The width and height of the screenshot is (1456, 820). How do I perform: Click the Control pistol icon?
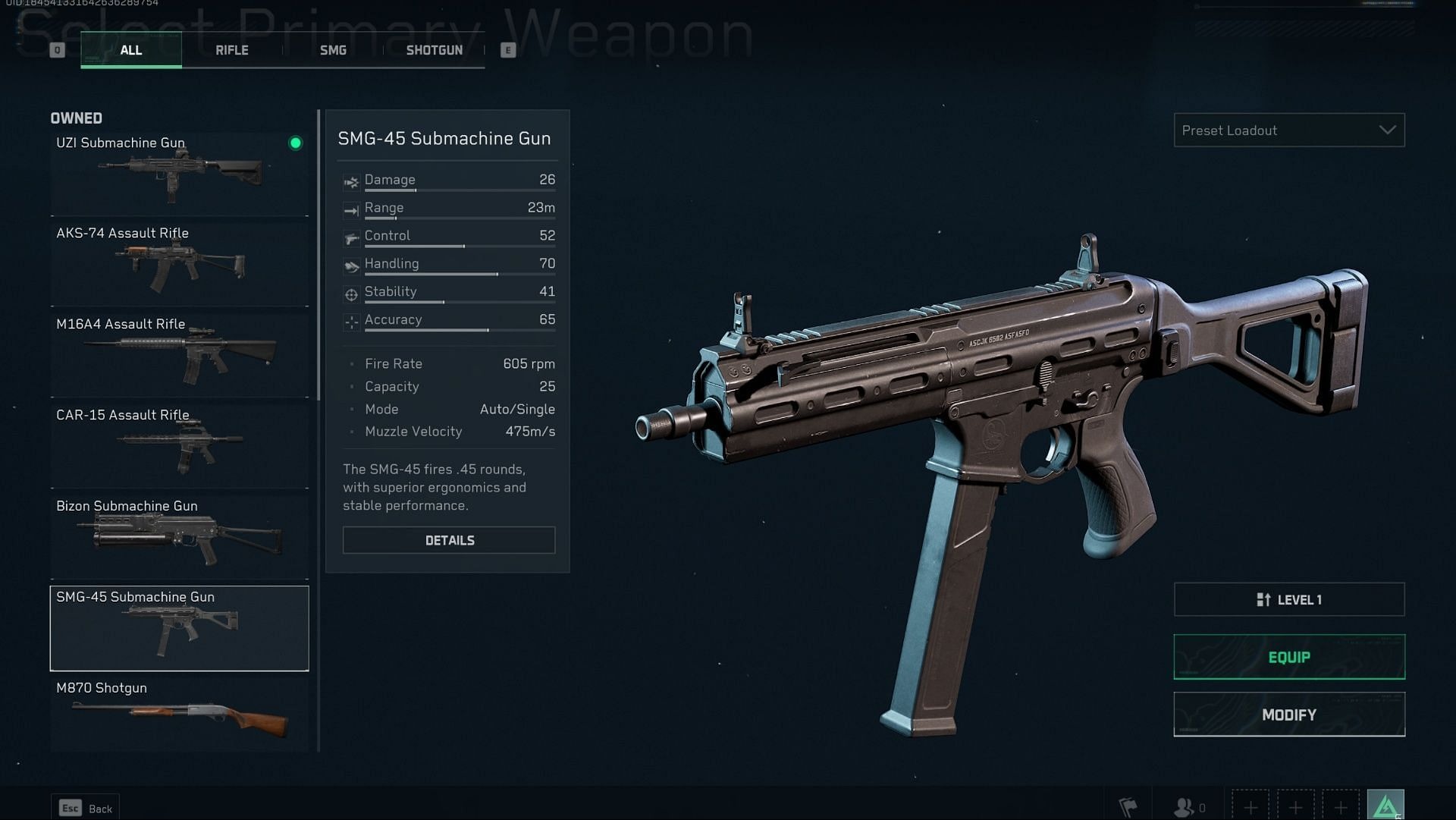[x=350, y=238]
